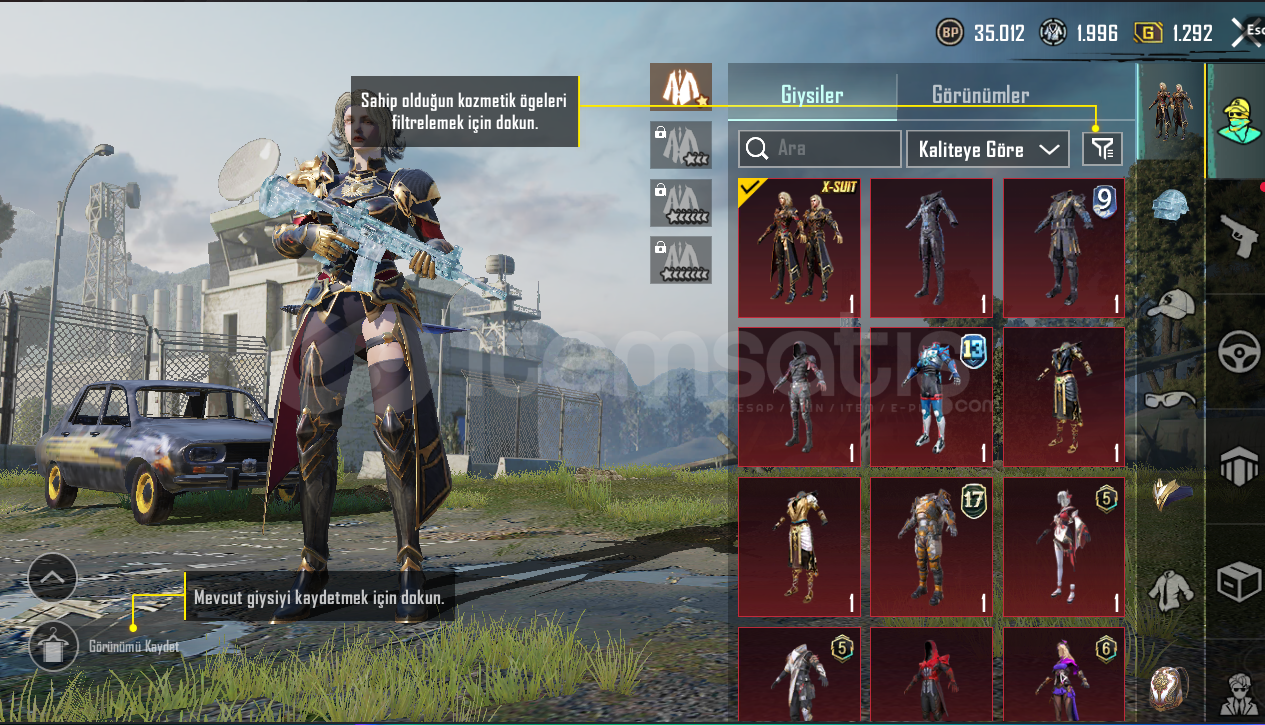Viewport: 1265px width, 725px height.
Task: Expand the up-arrow circle button
Action: 52,577
